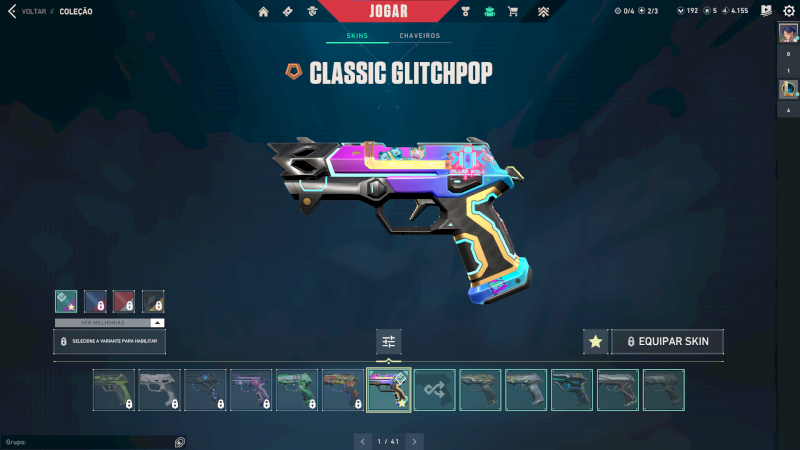Open the home icon in top bar
800x450 pixels.
tap(264, 12)
